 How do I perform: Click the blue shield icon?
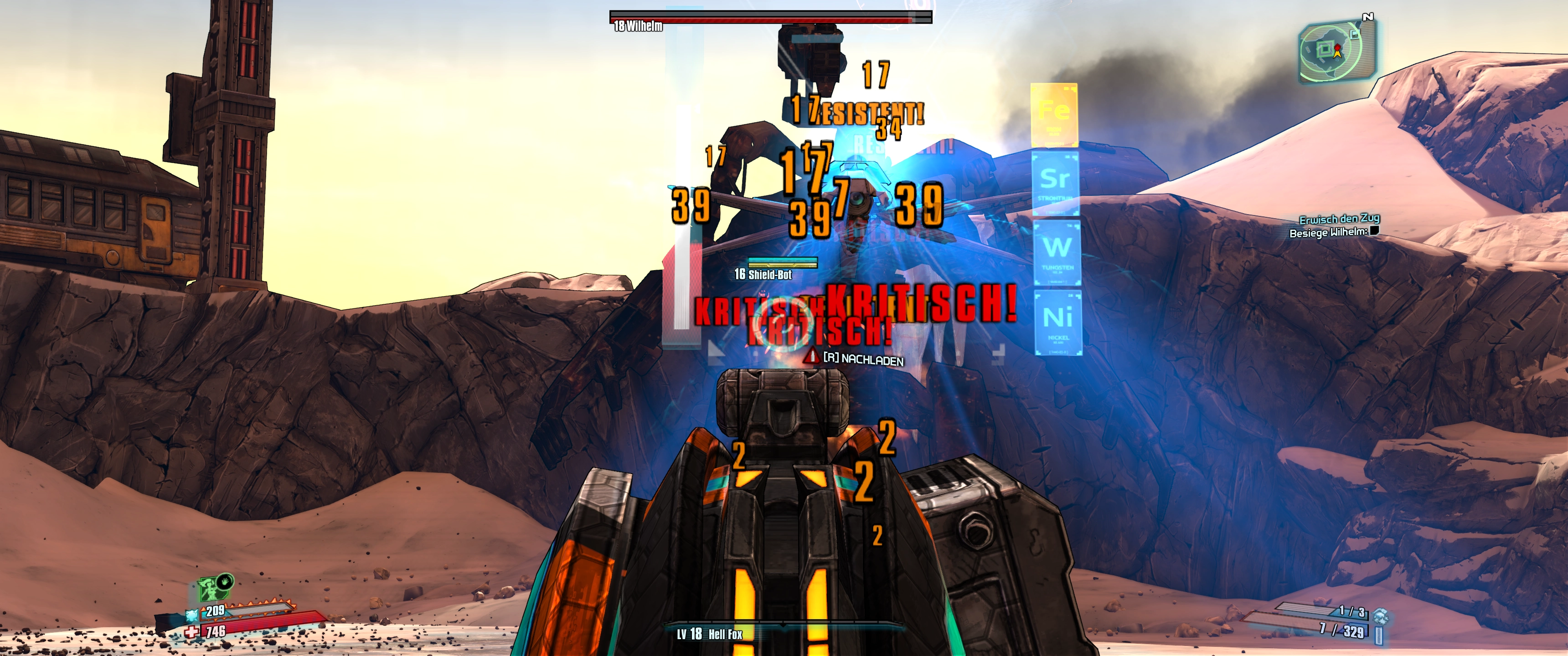192,615
